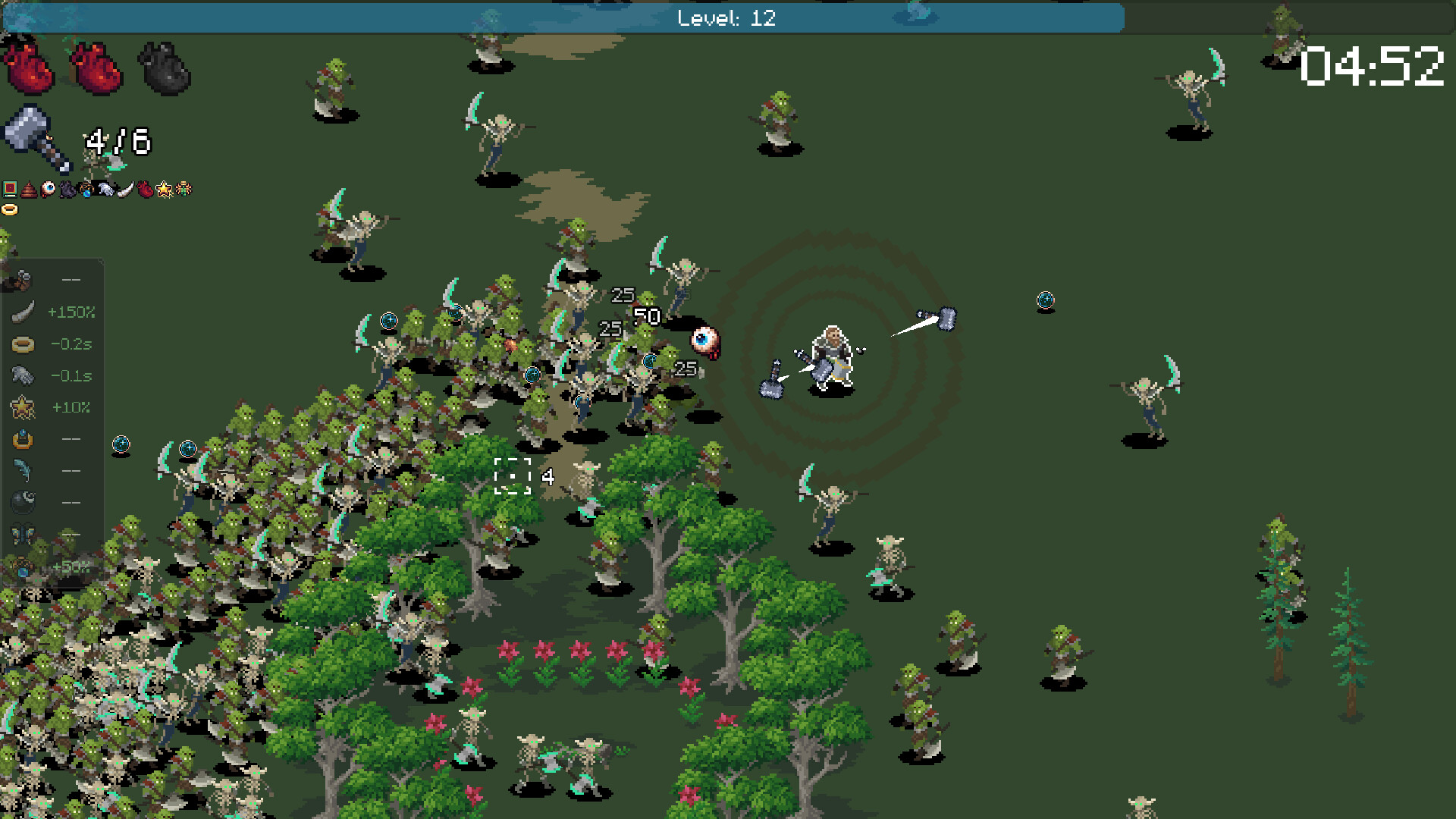Click the star item showing +10%
This screenshot has width=1456, height=819.
tap(21, 407)
